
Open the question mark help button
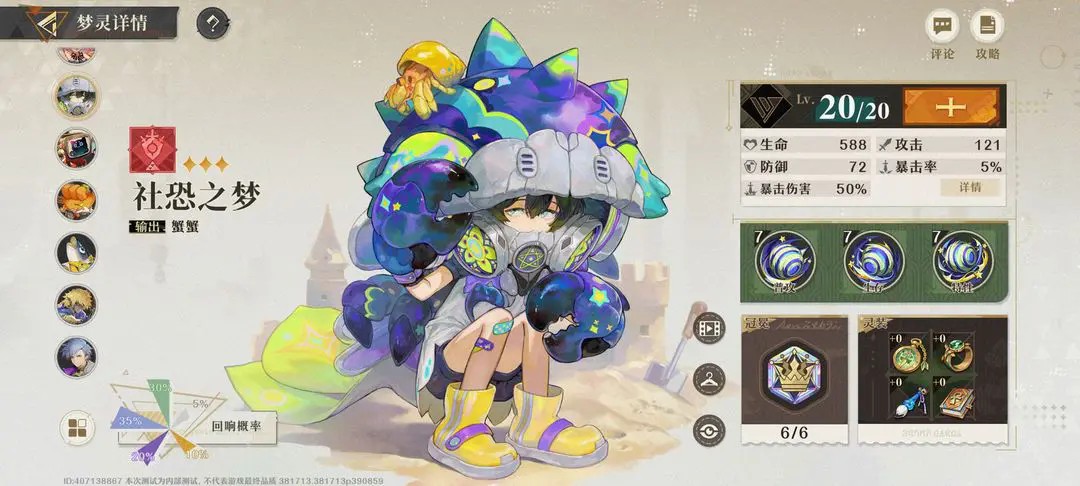[x=212, y=22]
